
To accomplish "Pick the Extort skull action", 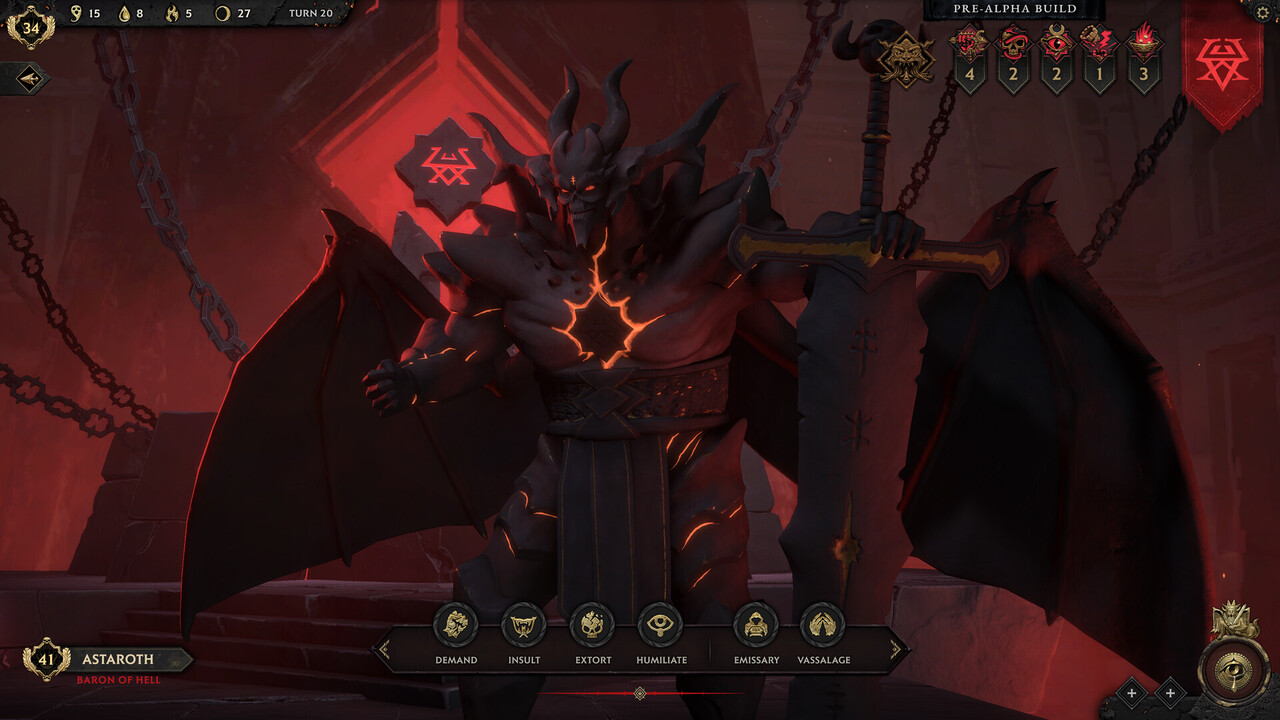I will coord(592,626).
